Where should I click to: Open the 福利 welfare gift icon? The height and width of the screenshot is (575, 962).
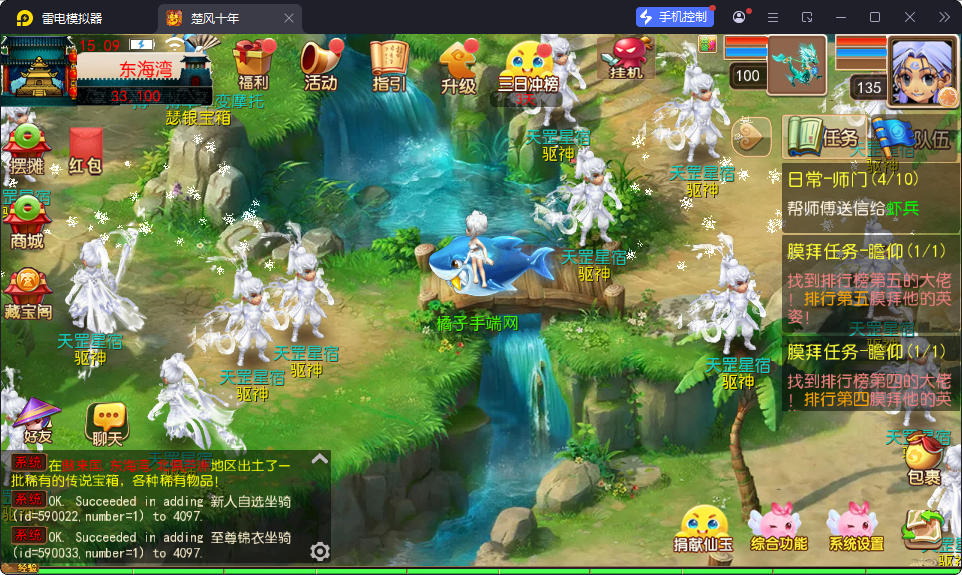(254, 64)
